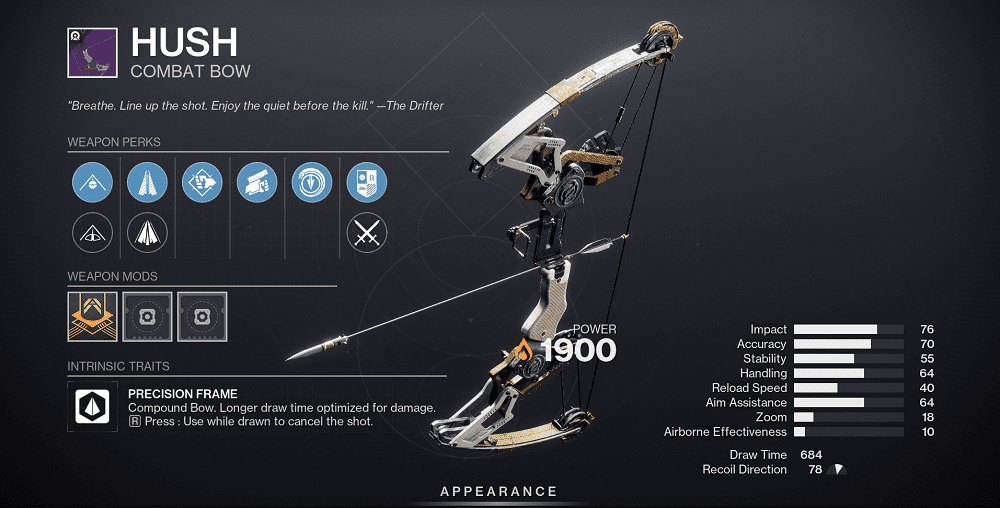Image resolution: width=1000 pixels, height=508 pixels.
Task: Choose the crossed swords tracker perk
Action: (366, 235)
